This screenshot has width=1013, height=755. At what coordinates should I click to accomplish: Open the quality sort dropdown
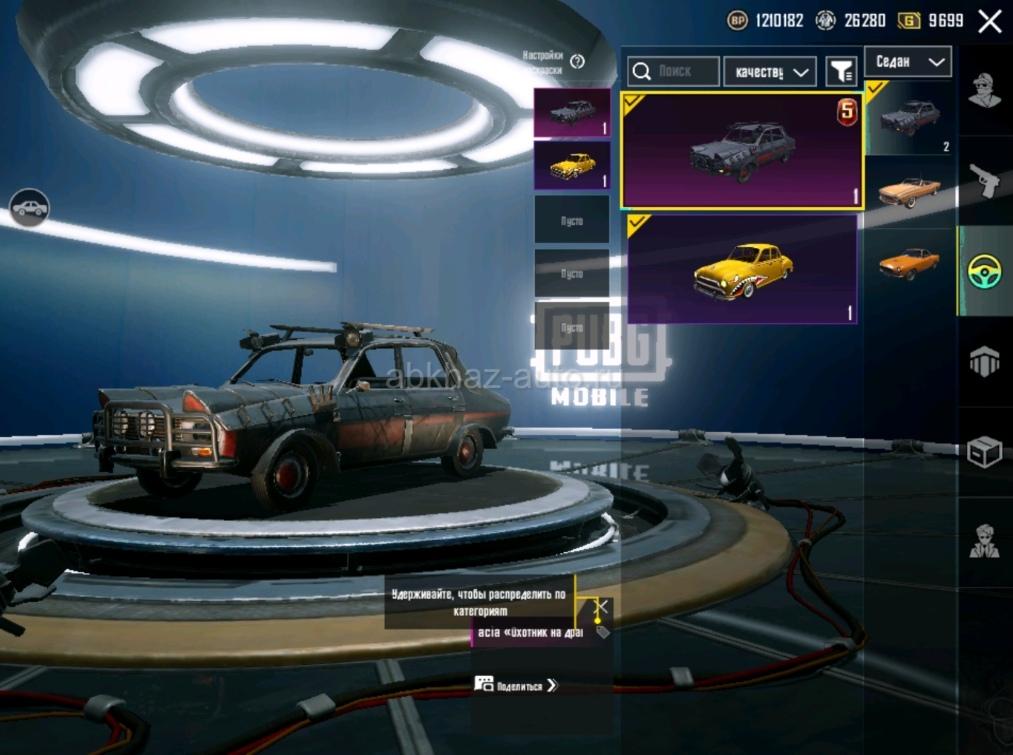click(770, 72)
